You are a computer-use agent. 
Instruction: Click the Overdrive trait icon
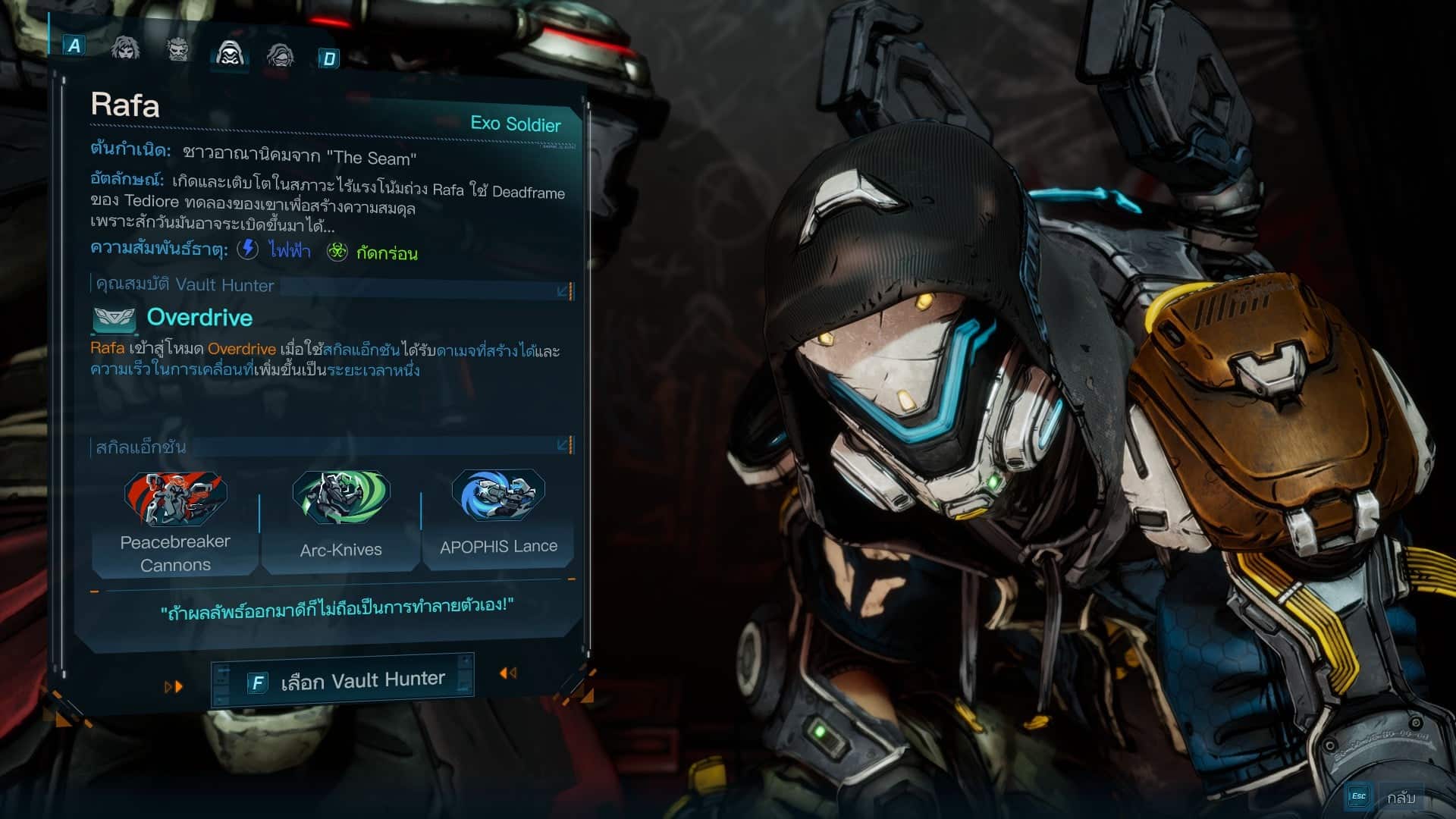click(x=114, y=319)
